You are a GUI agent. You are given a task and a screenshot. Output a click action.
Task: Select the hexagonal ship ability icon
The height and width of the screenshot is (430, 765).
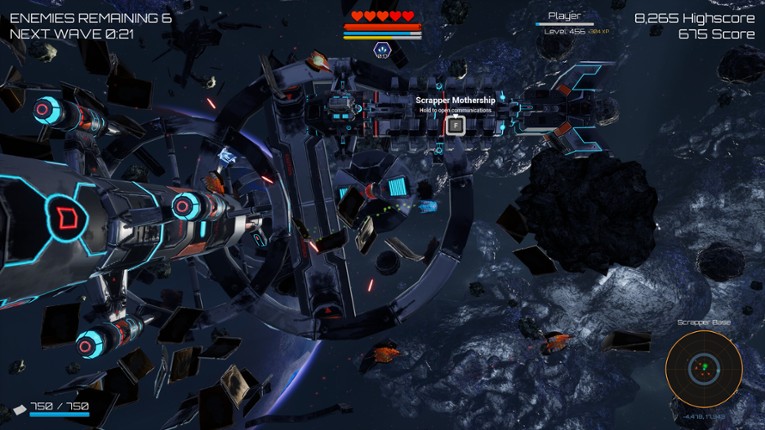(382, 49)
